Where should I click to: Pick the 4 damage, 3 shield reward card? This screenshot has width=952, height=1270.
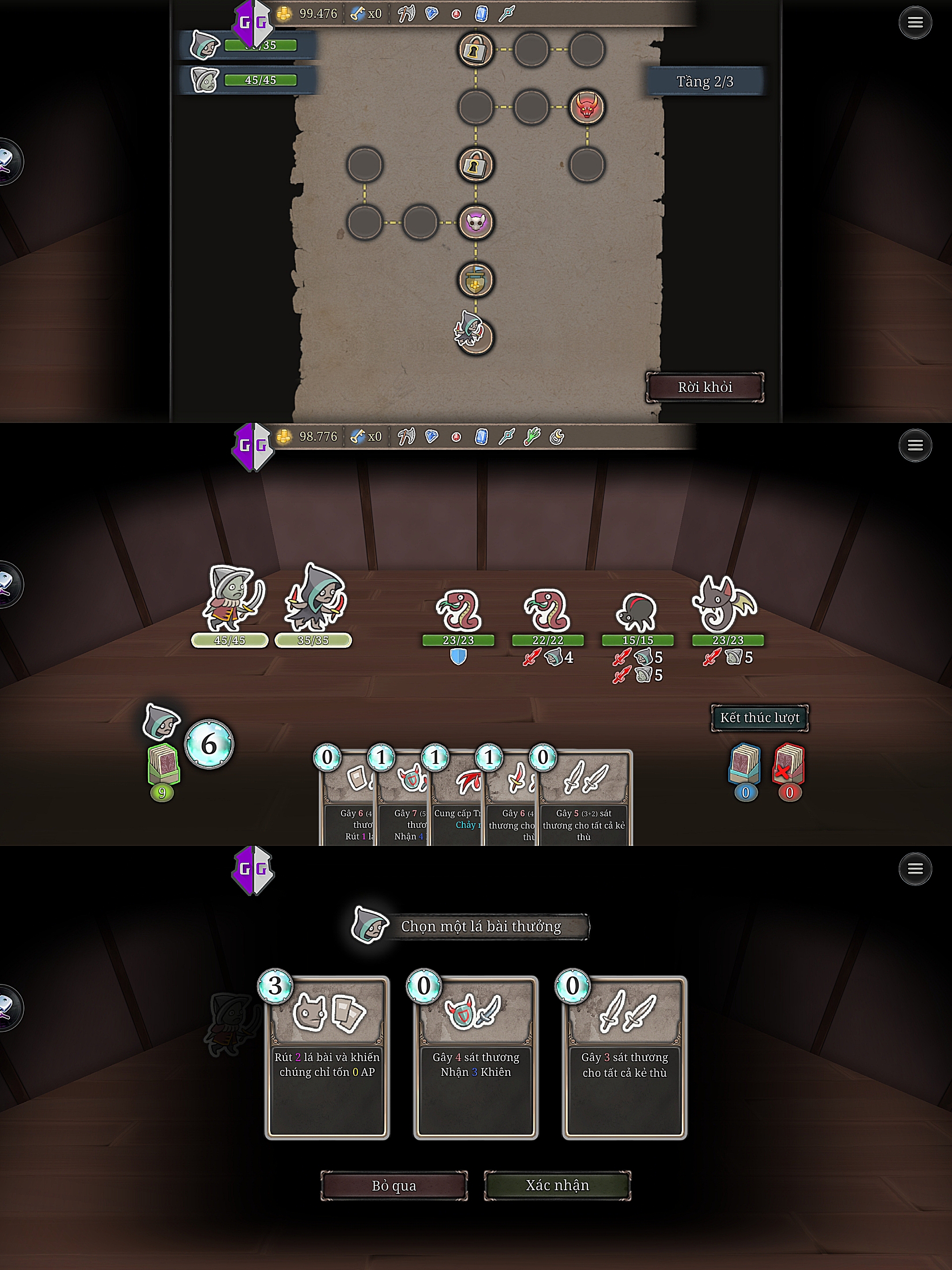click(x=476, y=1057)
